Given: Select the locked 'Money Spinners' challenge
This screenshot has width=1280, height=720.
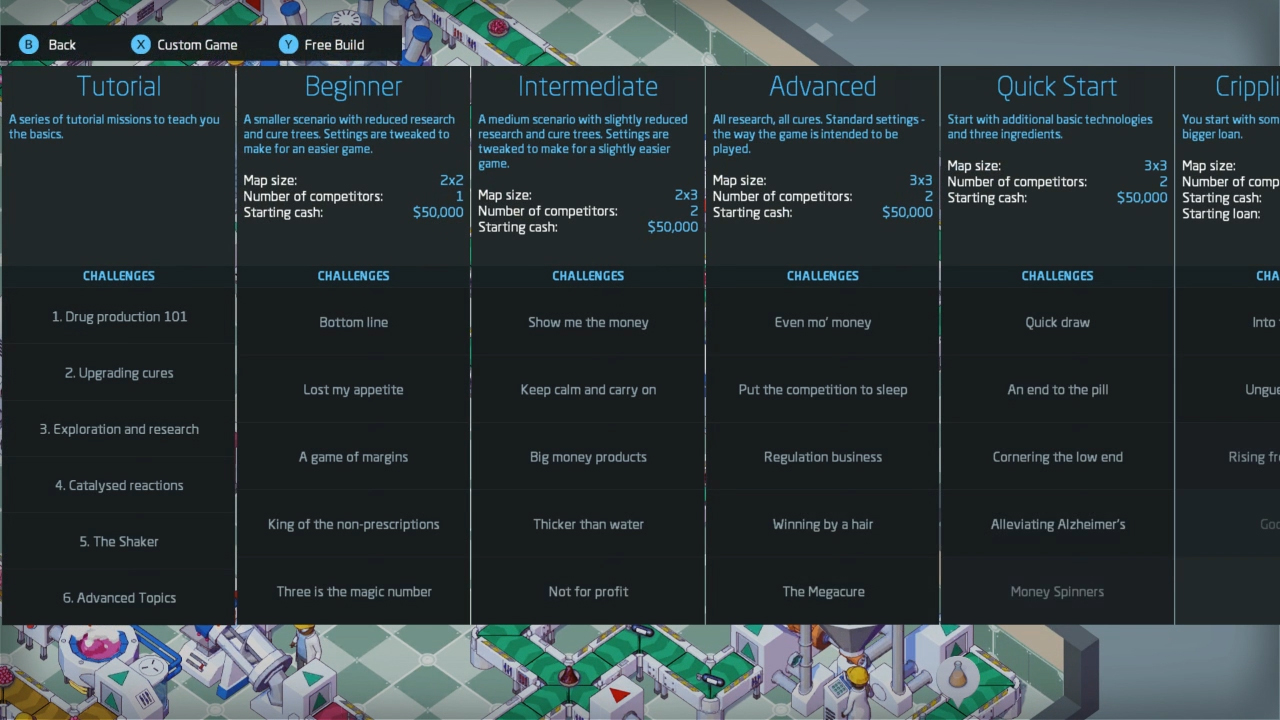Looking at the screenshot, I should [x=1057, y=591].
